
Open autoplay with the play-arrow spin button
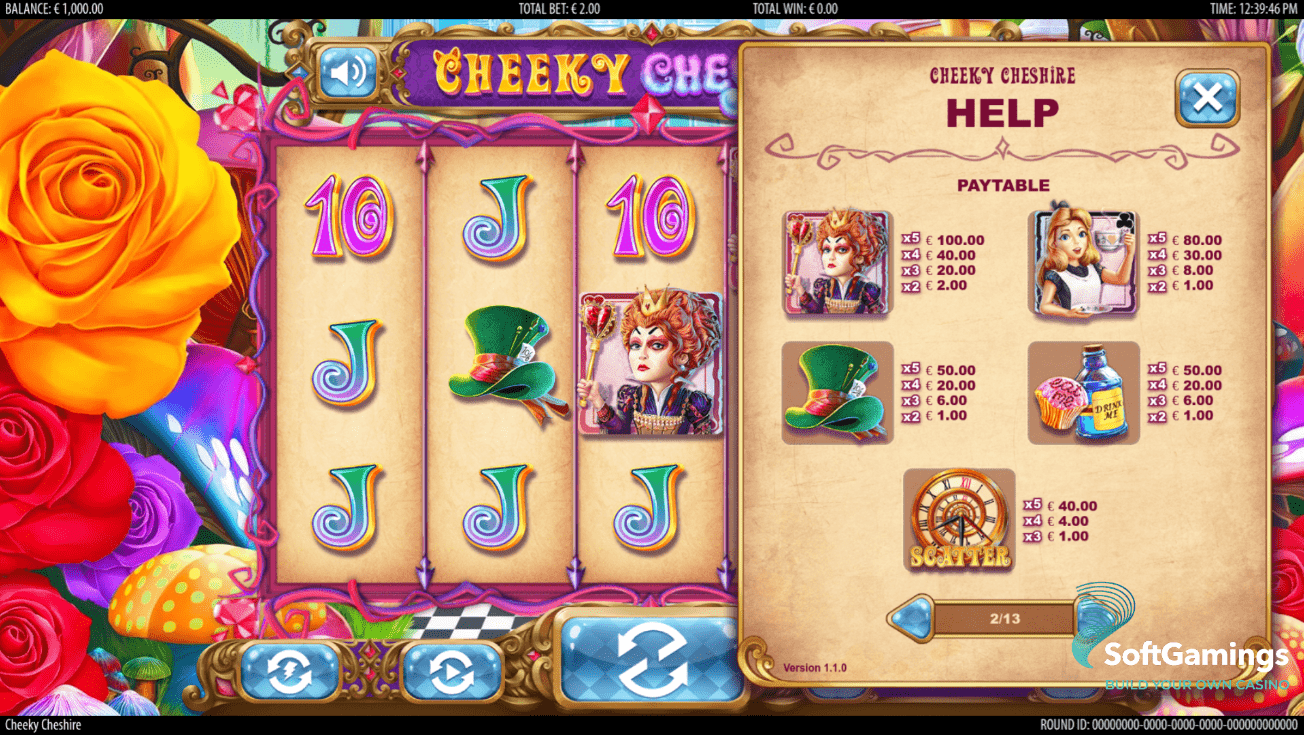coord(451,672)
